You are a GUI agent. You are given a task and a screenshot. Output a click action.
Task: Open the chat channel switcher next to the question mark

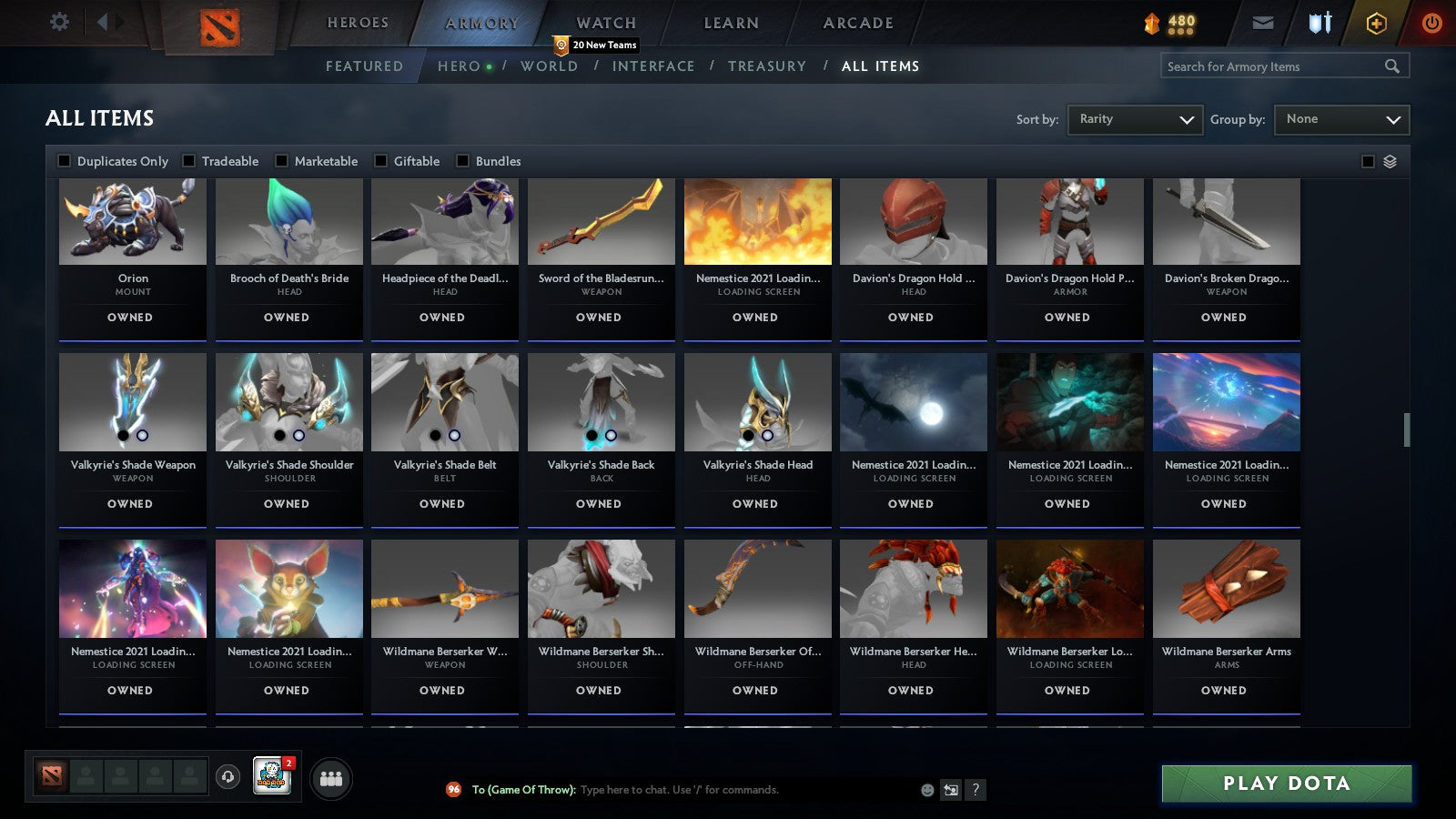(949, 790)
